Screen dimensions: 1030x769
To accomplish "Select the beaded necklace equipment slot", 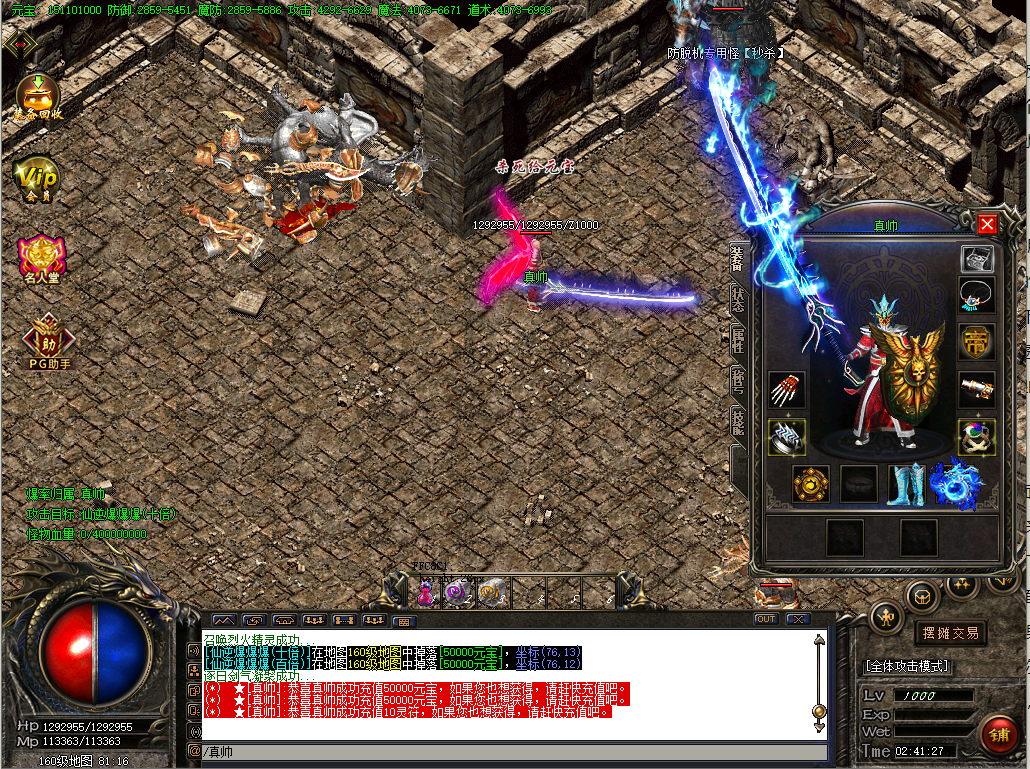I will pos(977,296).
